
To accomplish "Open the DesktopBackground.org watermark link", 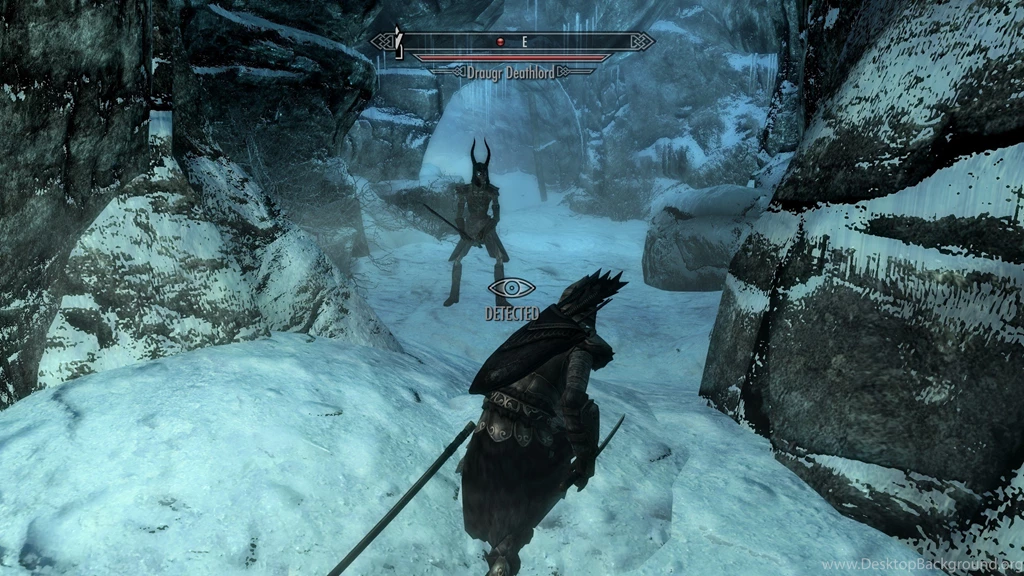I will pos(921,565).
